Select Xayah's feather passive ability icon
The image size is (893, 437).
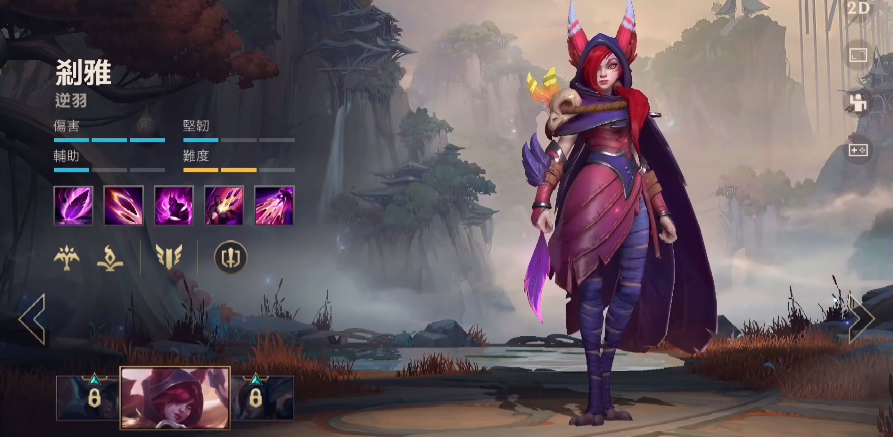point(73,205)
